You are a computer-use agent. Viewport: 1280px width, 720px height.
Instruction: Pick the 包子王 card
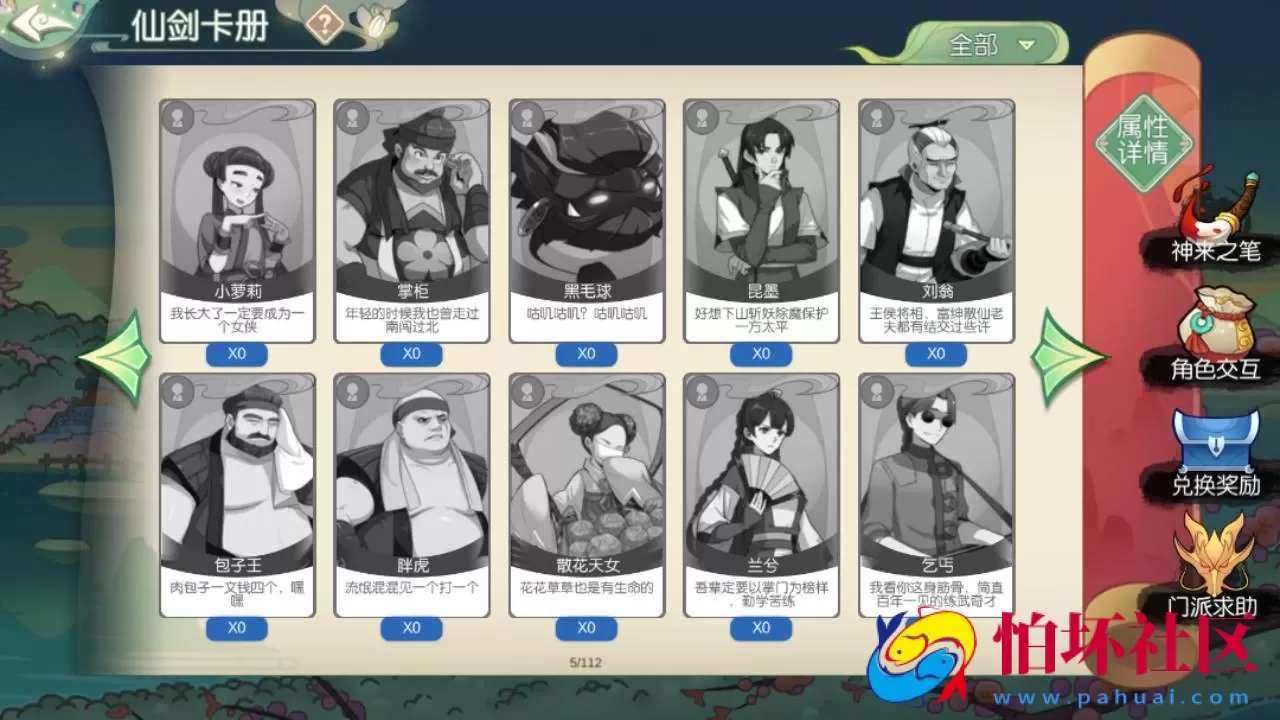click(237, 495)
